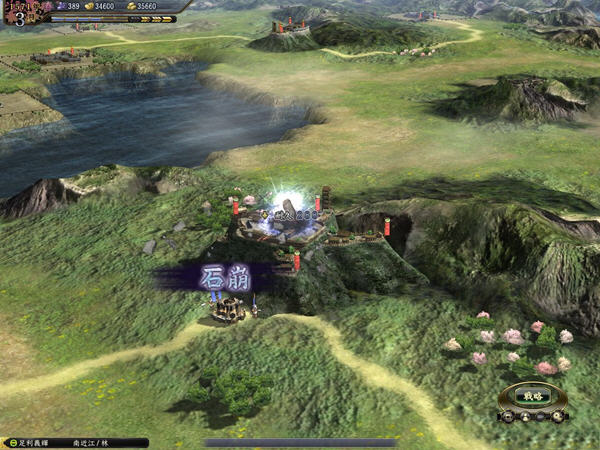Select the 石崩 siege unit label
Screen dimensions: 600x450
[x=222, y=276]
